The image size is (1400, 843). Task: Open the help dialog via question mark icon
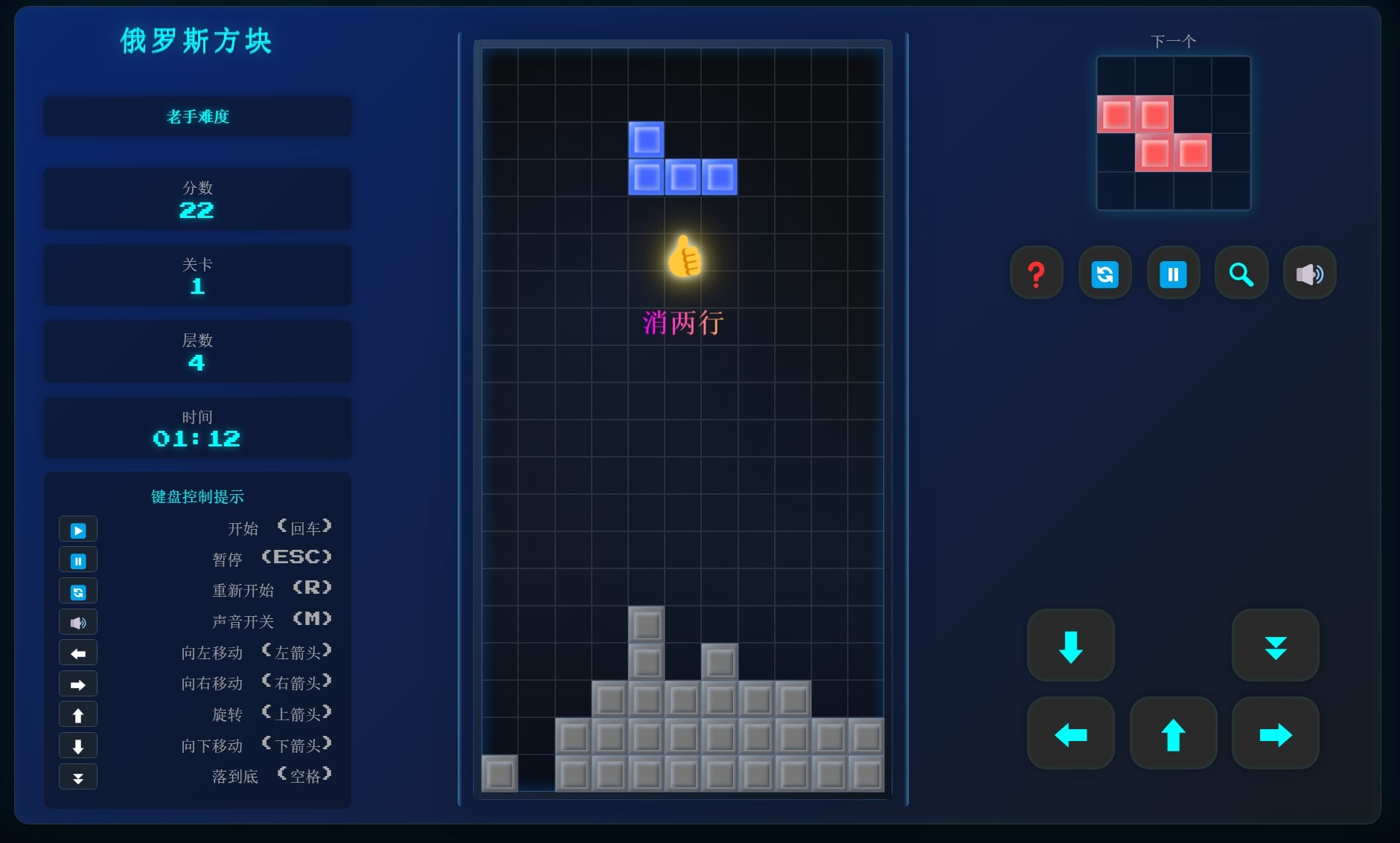pyautogui.click(x=1035, y=273)
